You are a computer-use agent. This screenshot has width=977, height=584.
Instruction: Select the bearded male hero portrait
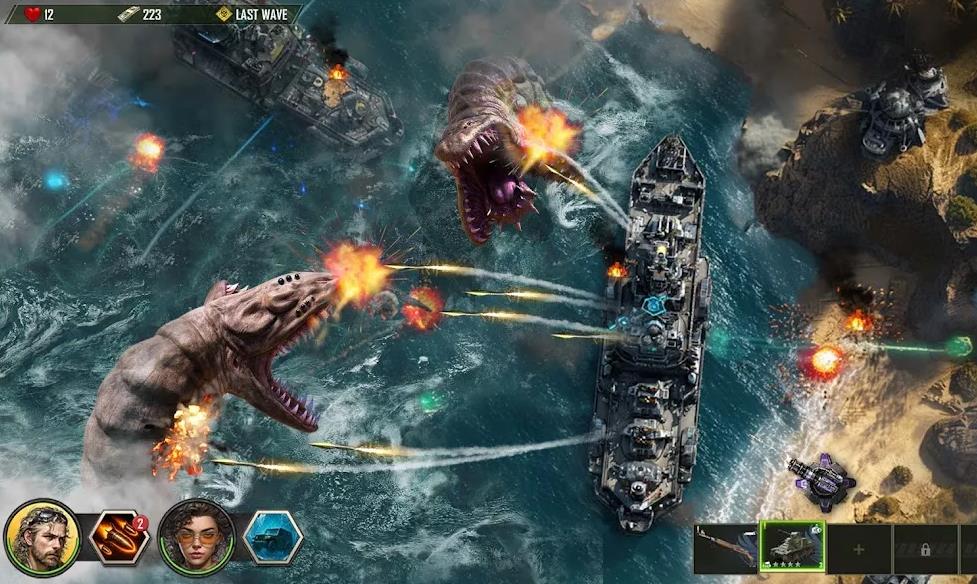(x=42, y=539)
